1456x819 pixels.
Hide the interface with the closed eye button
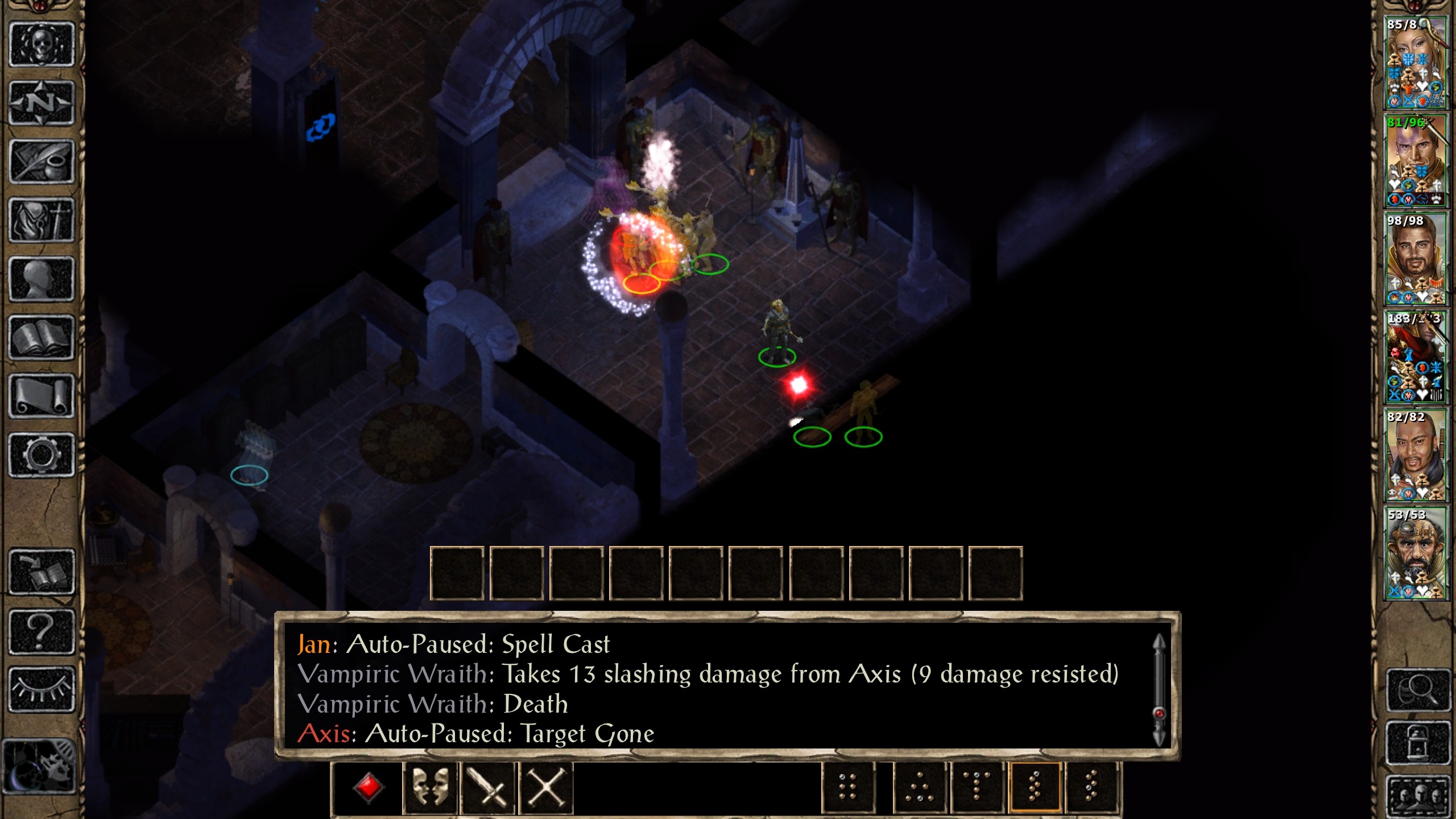coord(42,689)
